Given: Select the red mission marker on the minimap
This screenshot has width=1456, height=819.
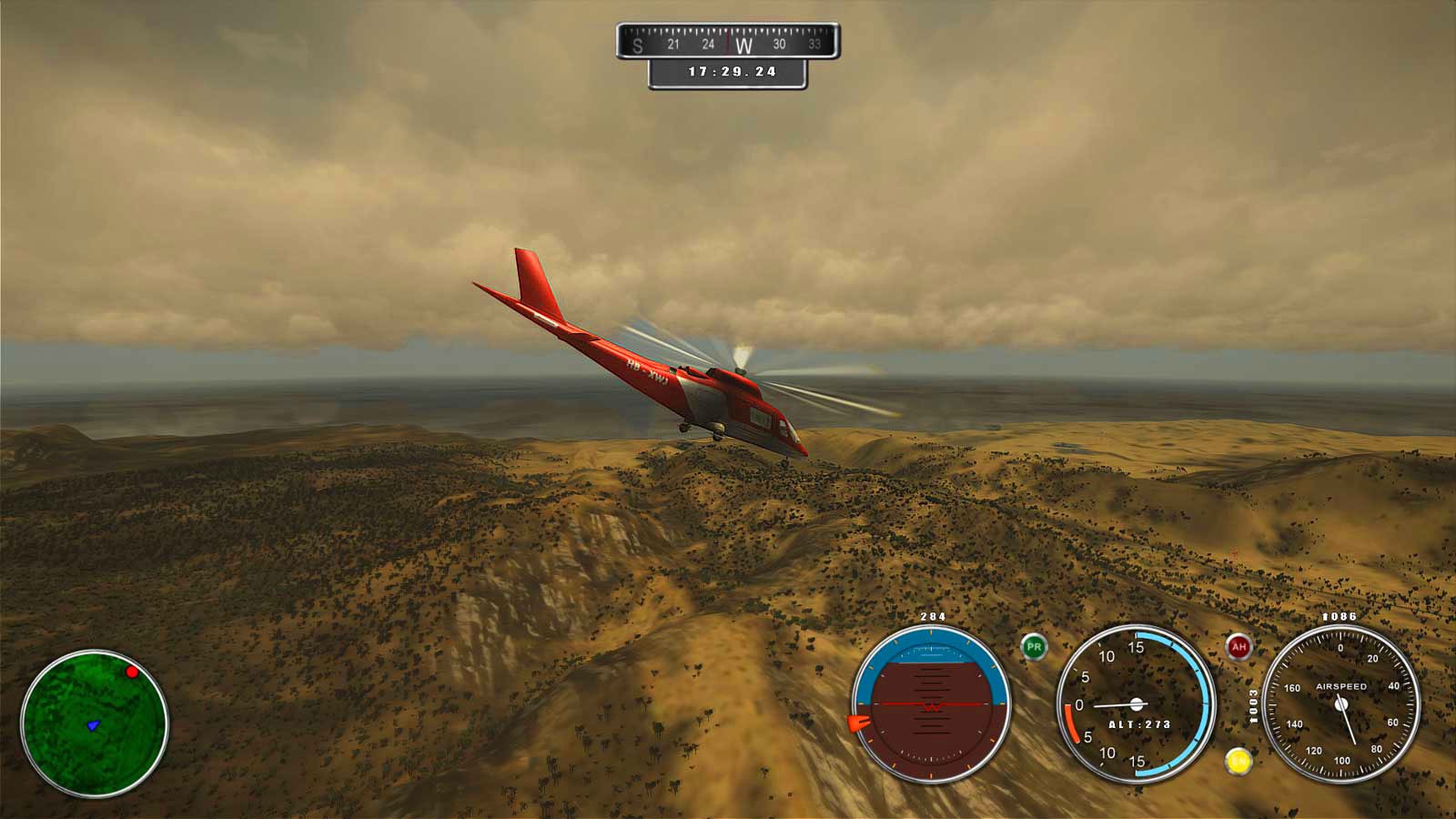Looking at the screenshot, I should pos(132,672).
